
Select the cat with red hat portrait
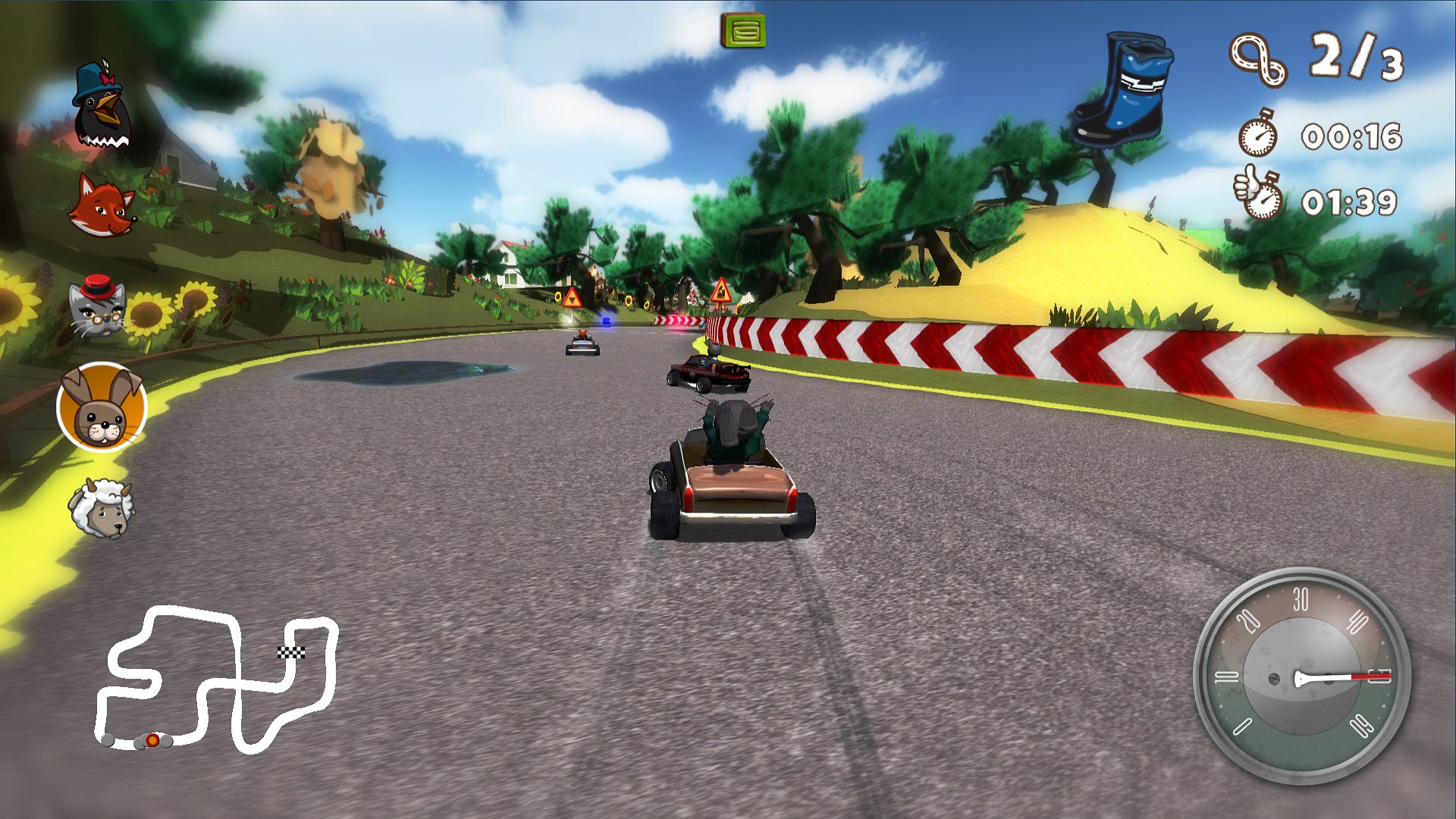(99, 303)
